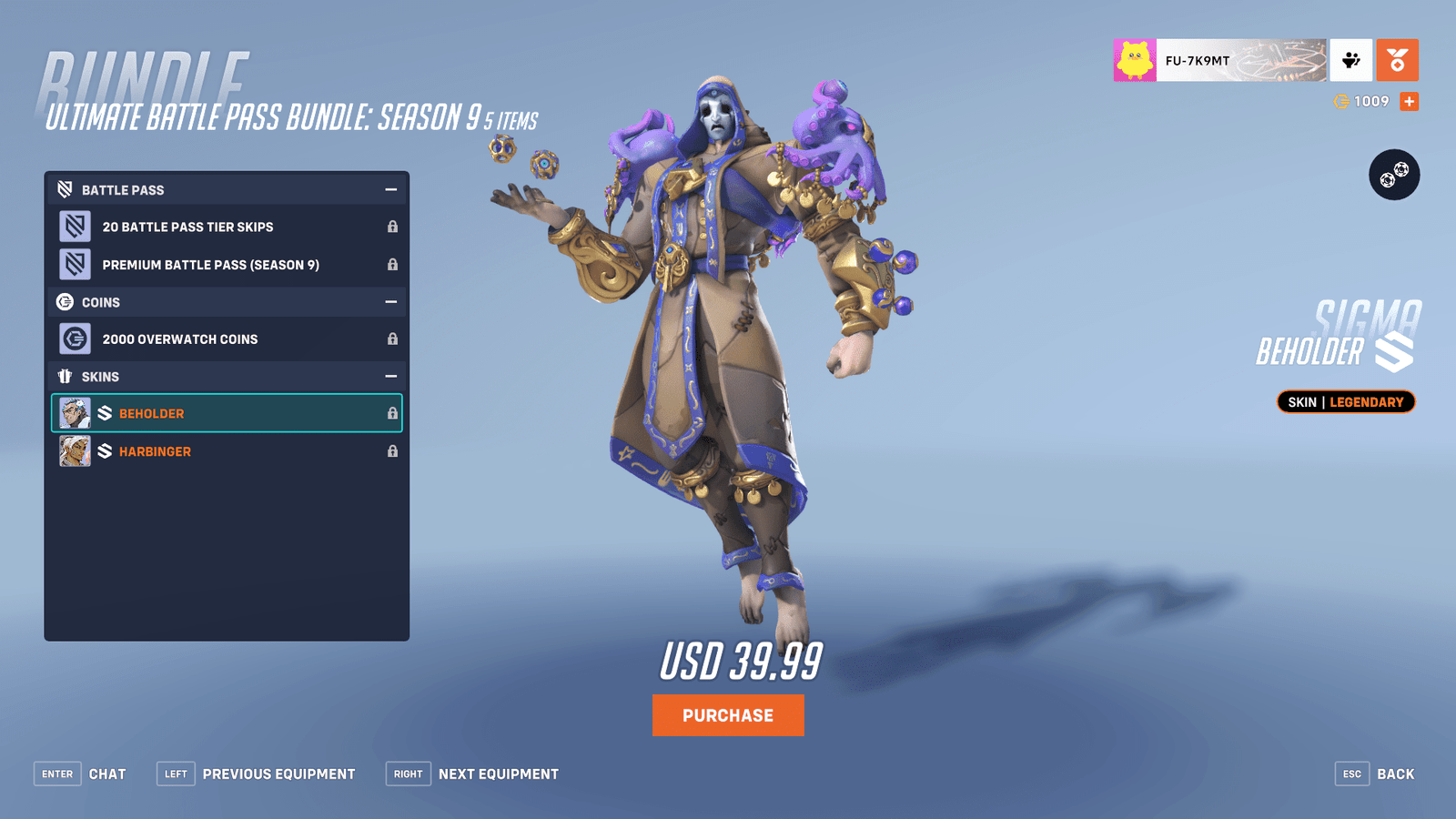Collapse the Coins section
The image size is (1456, 819).
pos(392,301)
